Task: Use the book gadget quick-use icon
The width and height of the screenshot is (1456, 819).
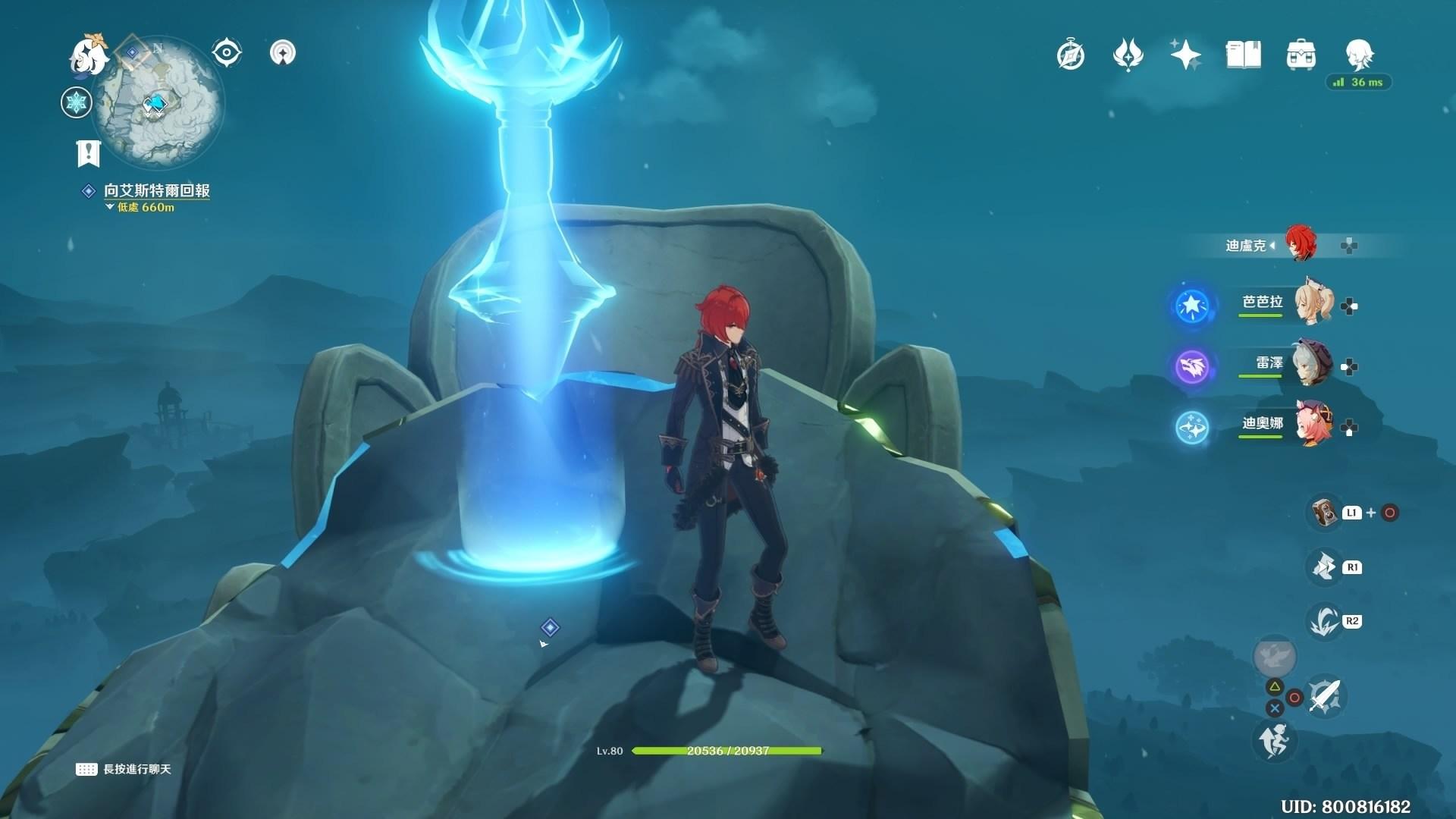Action: coord(1325,512)
